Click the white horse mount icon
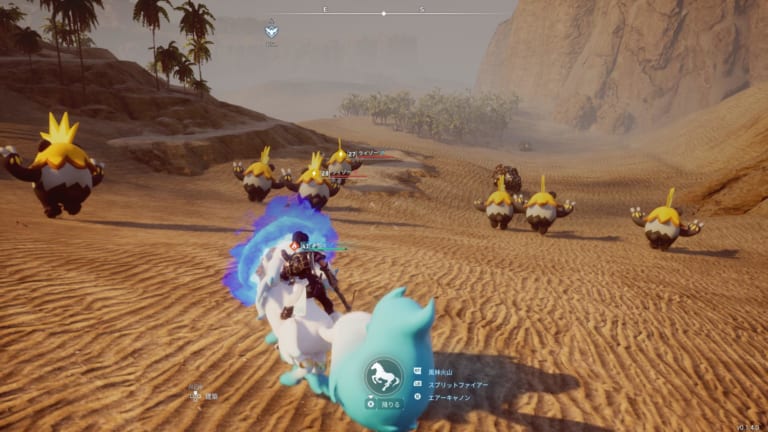 pyautogui.click(x=383, y=378)
